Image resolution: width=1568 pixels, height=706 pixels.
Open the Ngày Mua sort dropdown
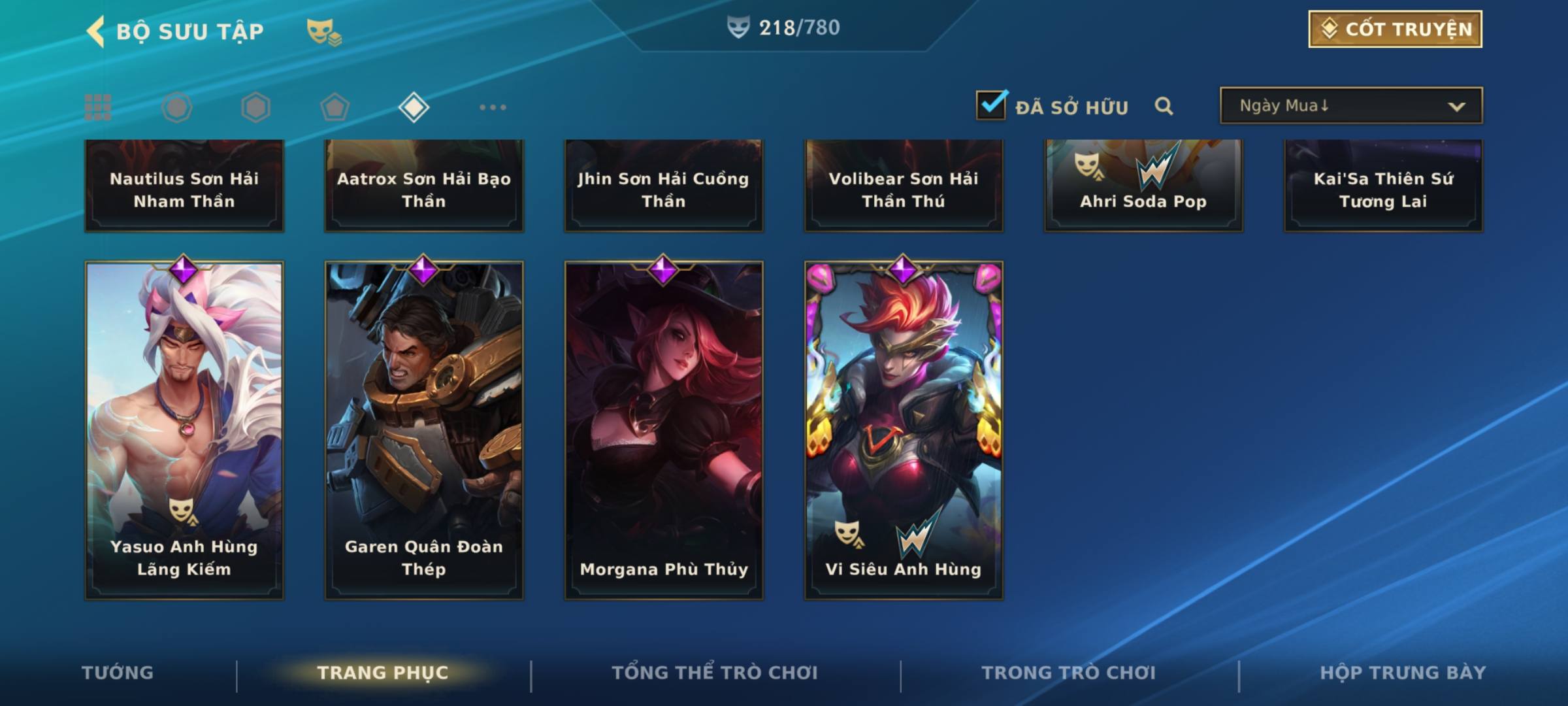point(1350,106)
